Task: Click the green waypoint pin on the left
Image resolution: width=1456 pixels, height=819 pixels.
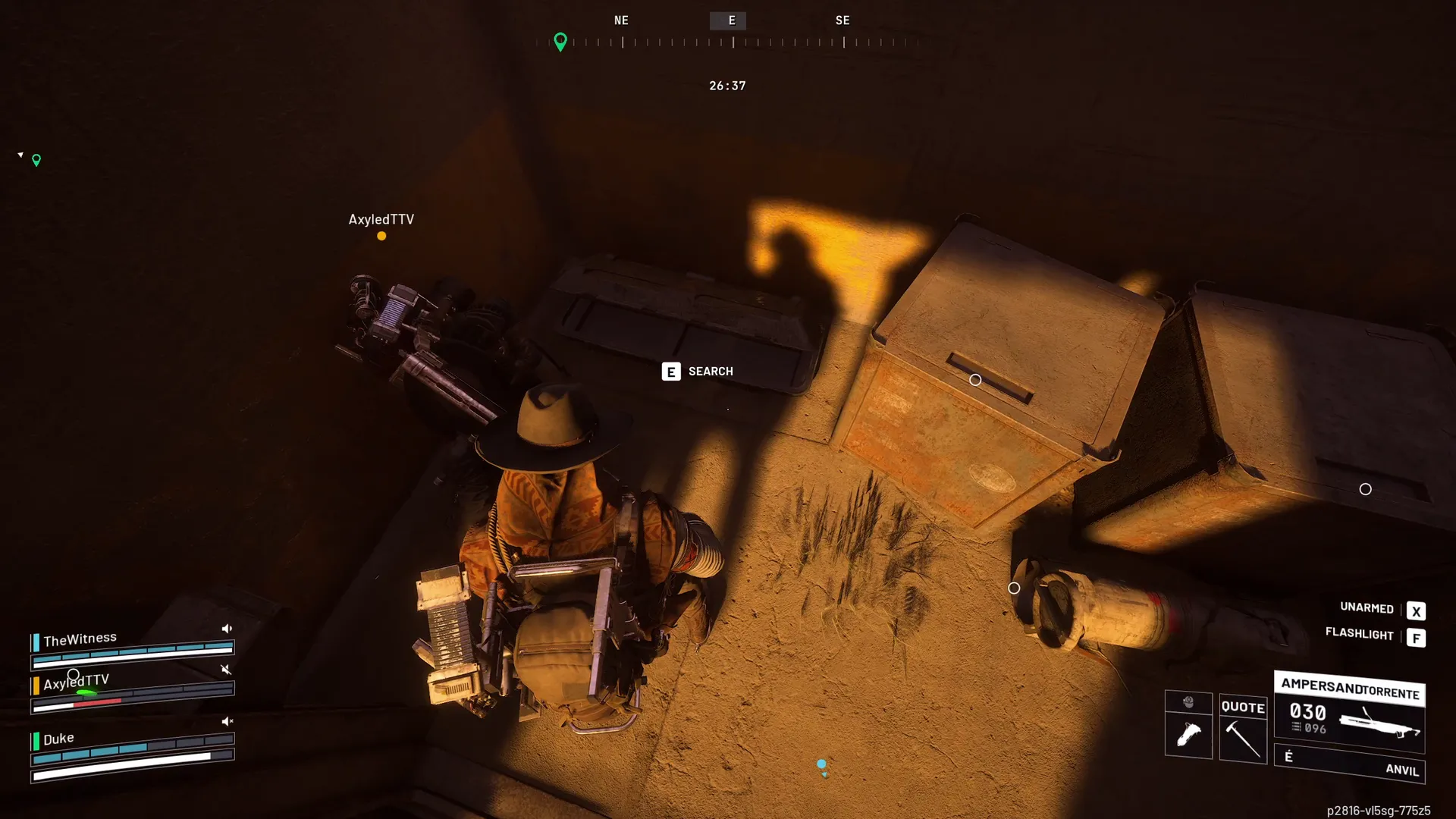Action: [x=36, y=160]
